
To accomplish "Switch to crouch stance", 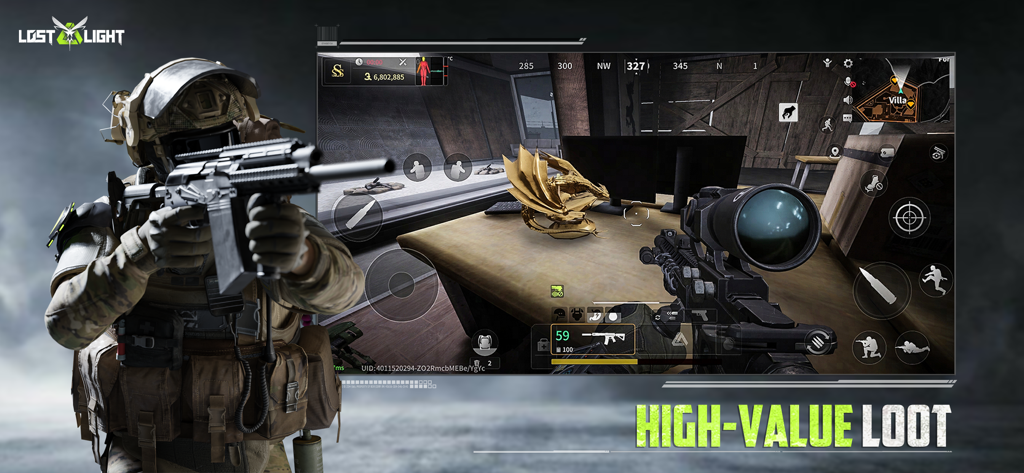I will (868, 347).
